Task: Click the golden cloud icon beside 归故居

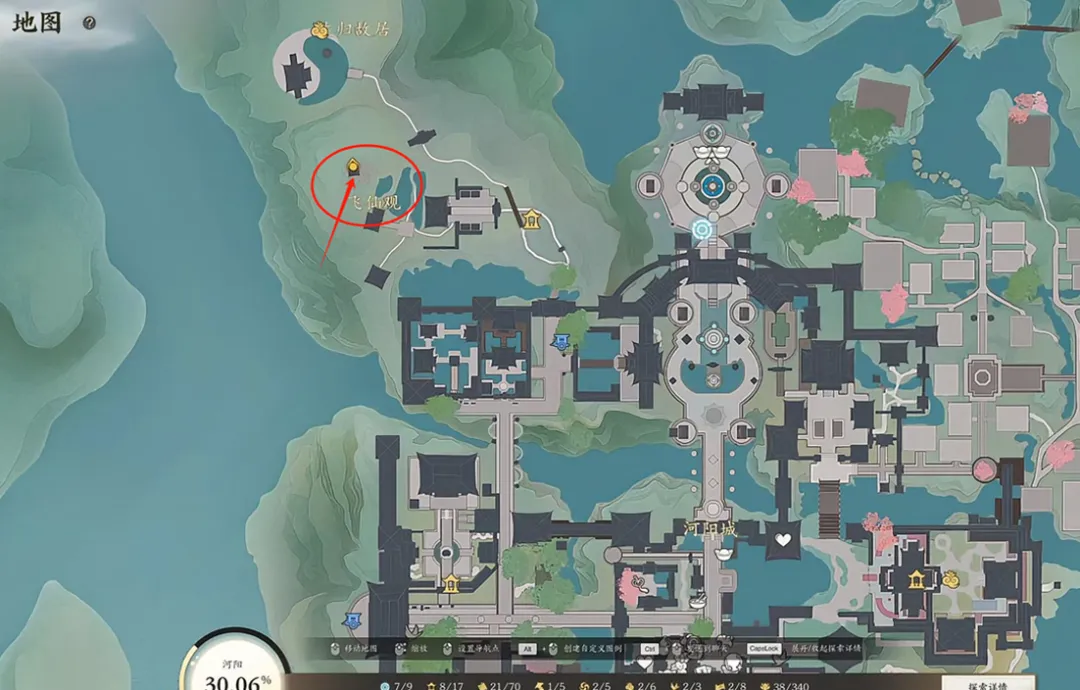Action: pyautogui.click(x=320, y=30)
